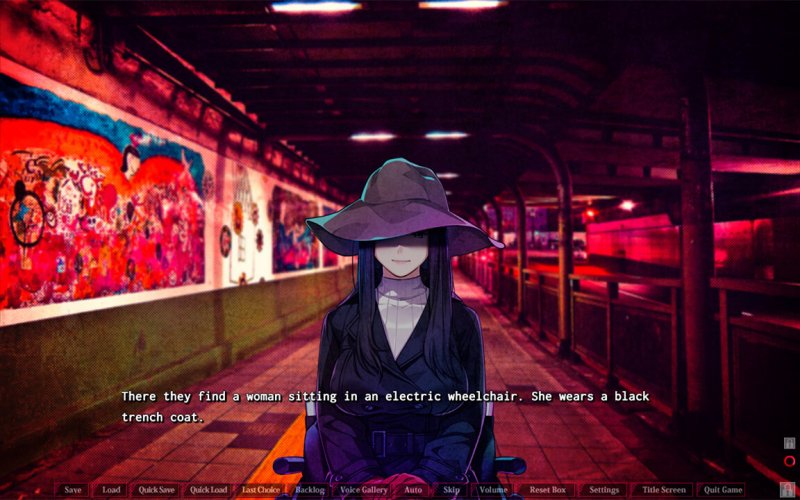Return to the Title Screen

[x=664, y=490]
